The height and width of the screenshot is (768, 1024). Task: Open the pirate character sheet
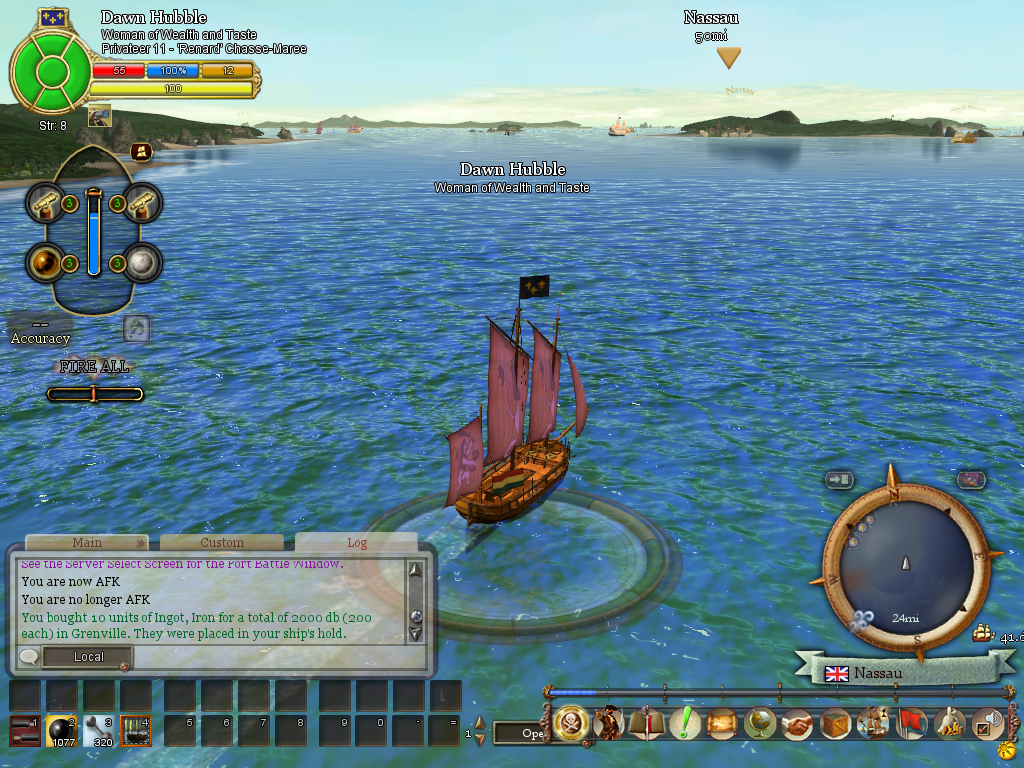pyautogui.click(x=608, y=724)
